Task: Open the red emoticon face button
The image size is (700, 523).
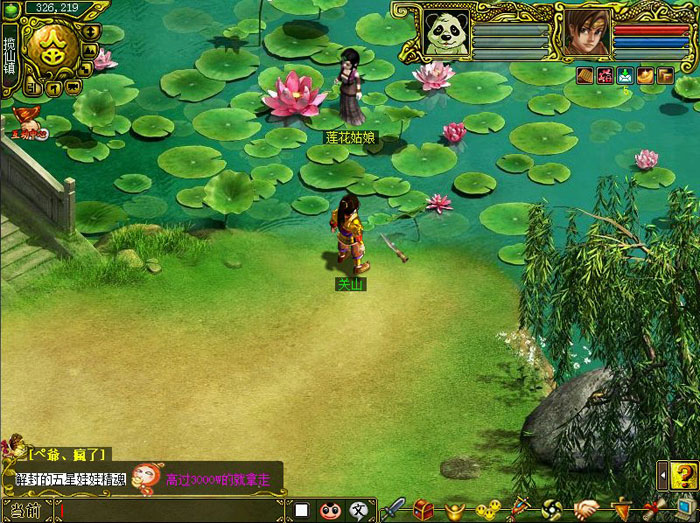Action: click(330, 510)
